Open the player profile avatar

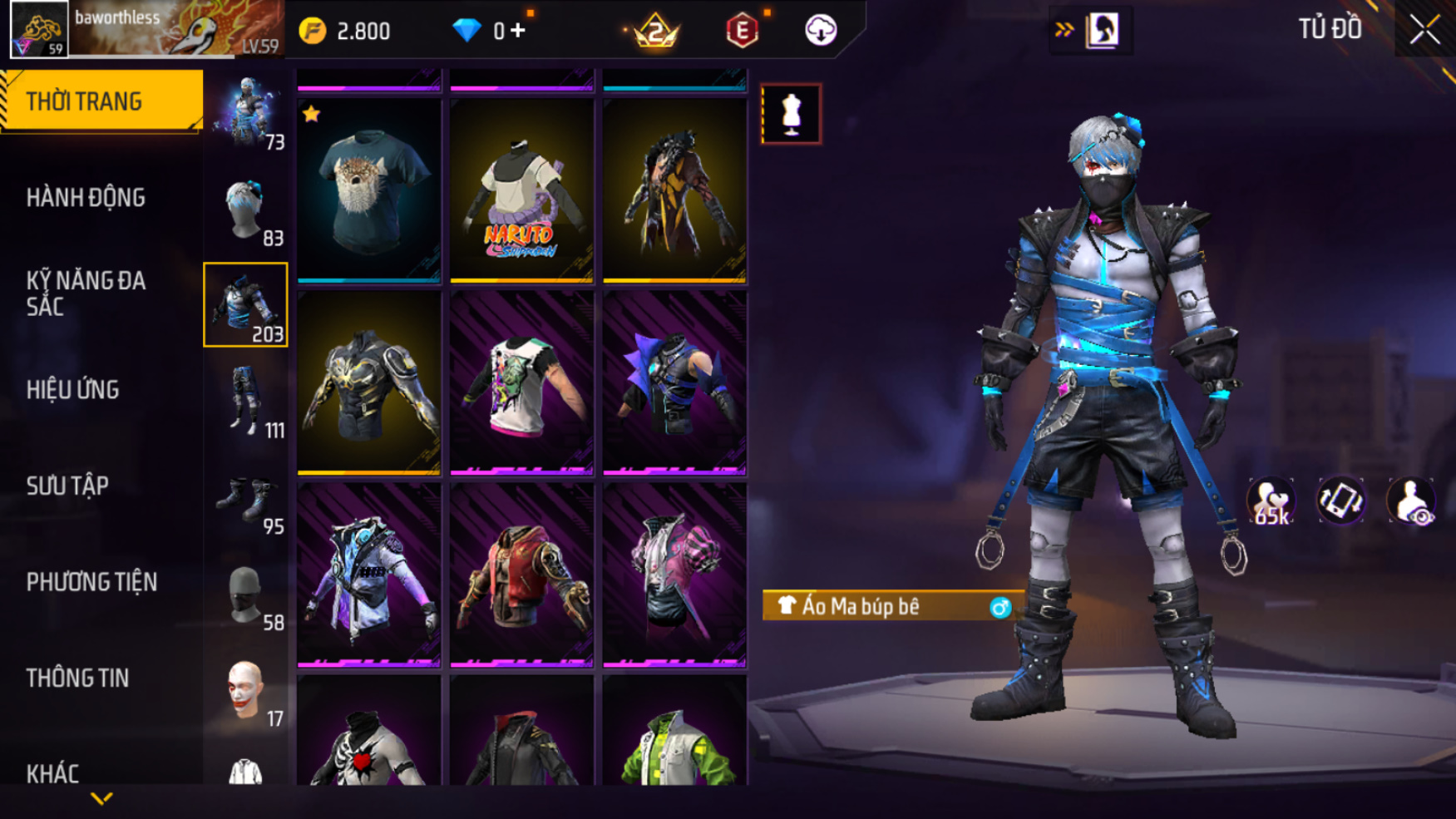pos(39,30)
